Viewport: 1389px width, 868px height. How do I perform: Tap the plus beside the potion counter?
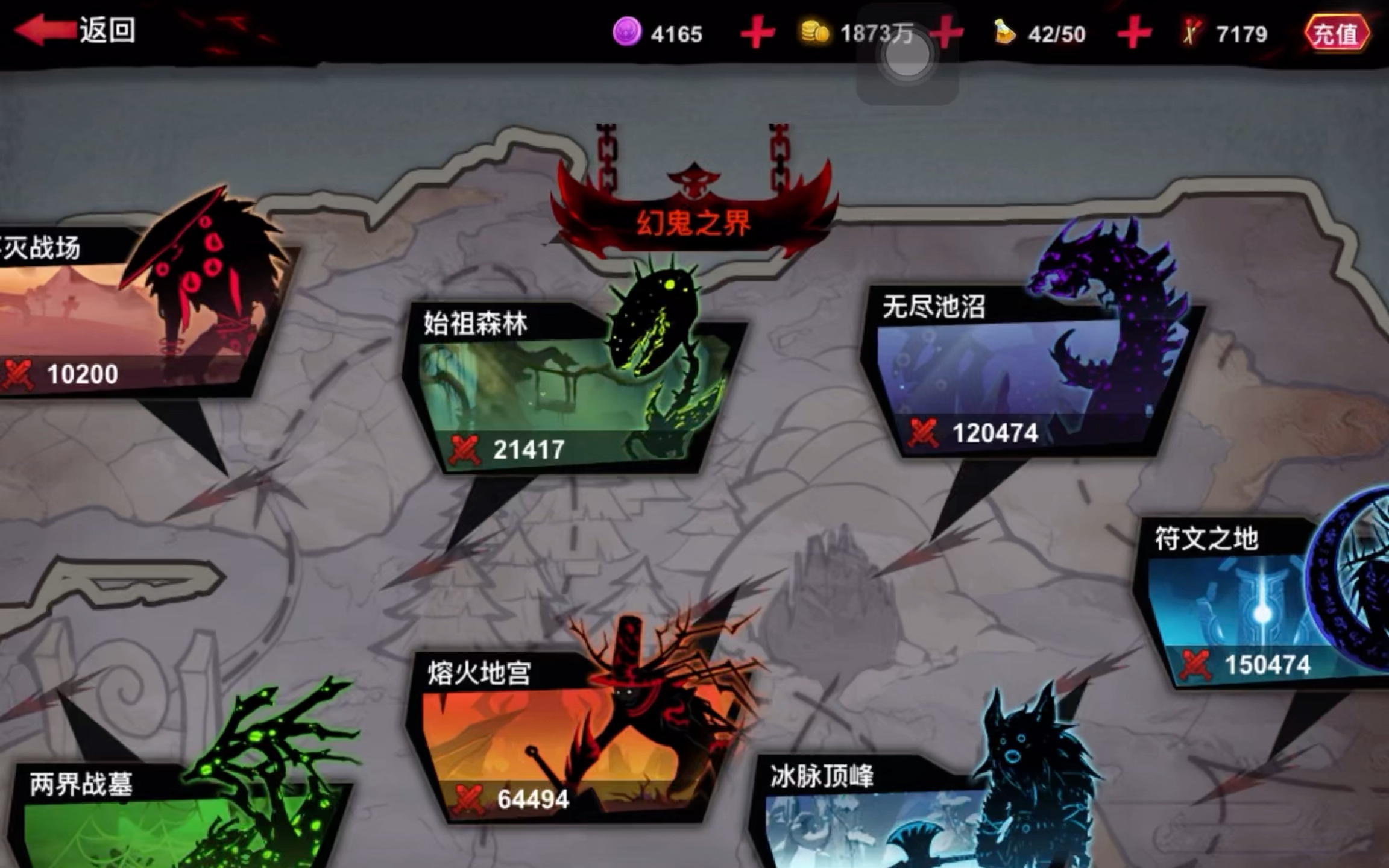(x=1133, y=33)
